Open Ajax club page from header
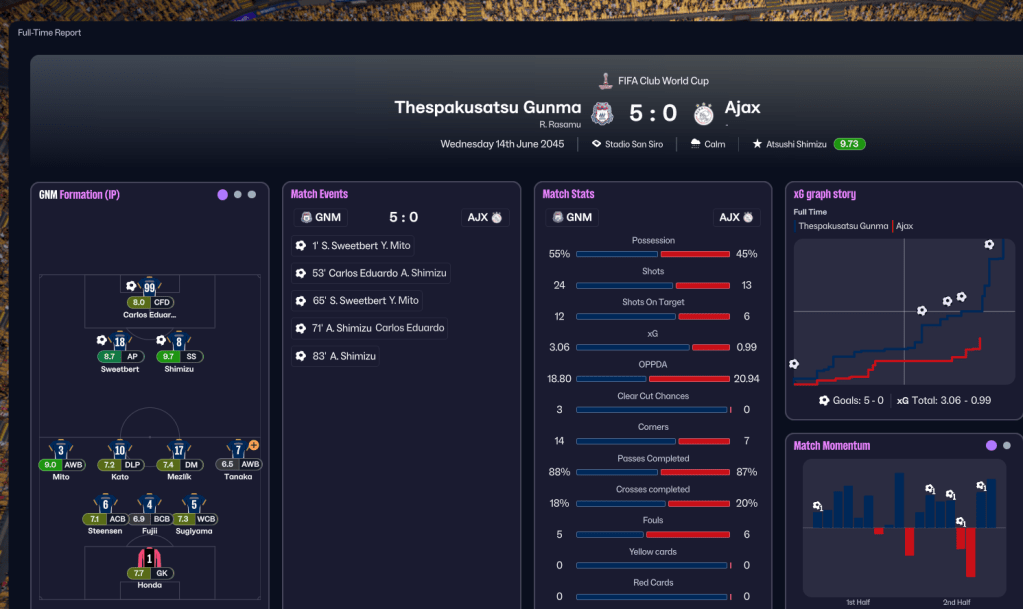1023x609 pixels. 742,108
